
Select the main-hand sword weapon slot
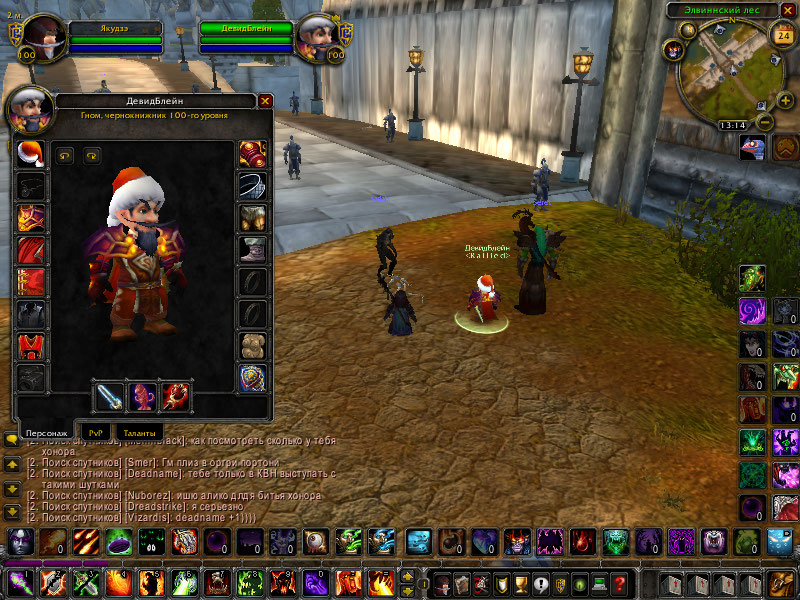click(x=108, y=396)
